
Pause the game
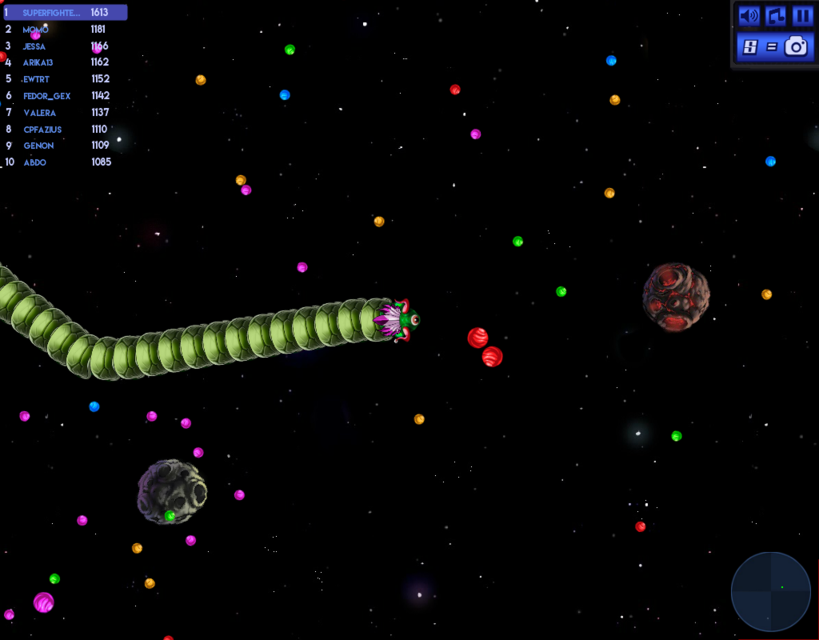pyautogui.click(x=802, y=16)
